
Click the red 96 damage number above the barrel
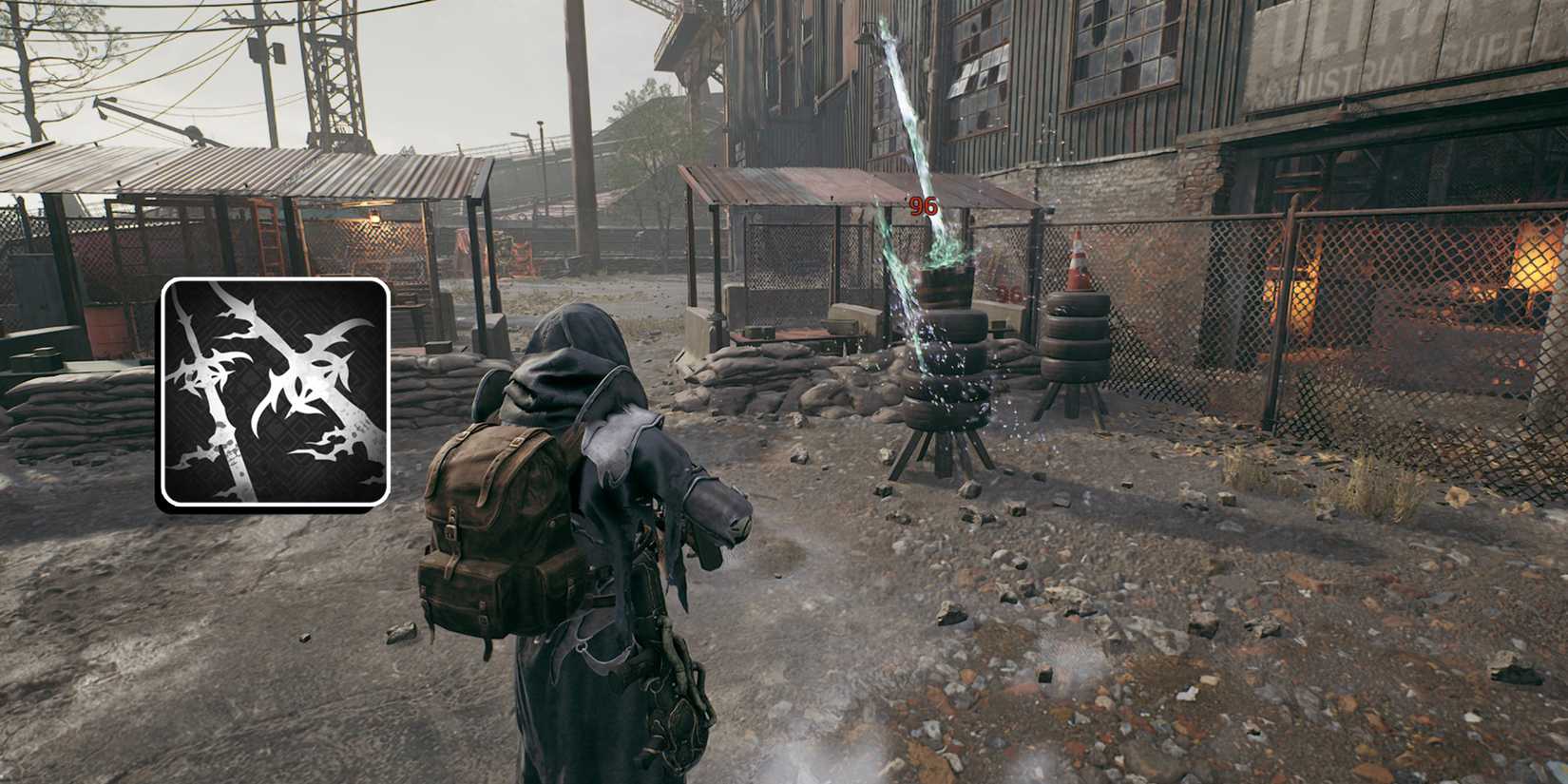tap(923, 205)
